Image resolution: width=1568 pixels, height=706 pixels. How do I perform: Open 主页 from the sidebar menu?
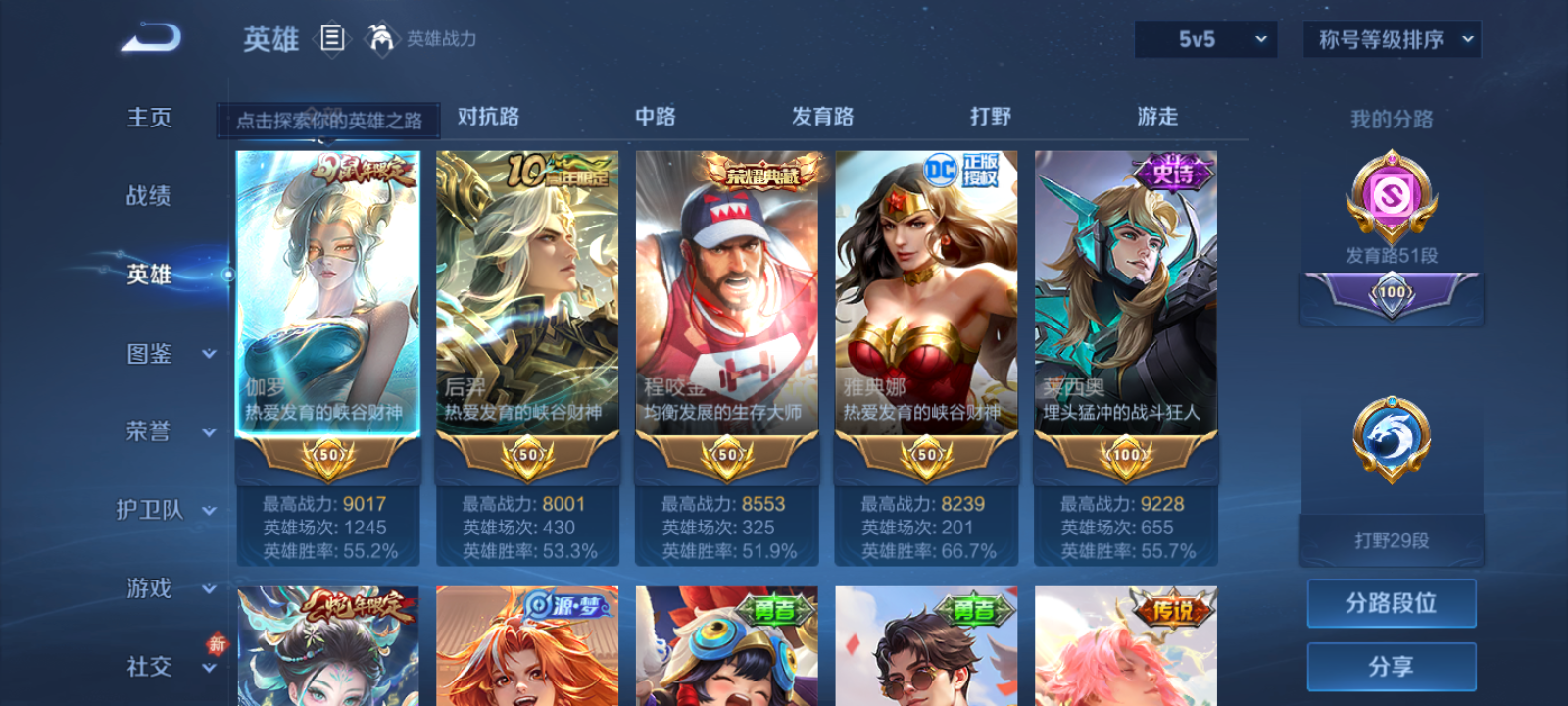click(x=148, y=118)
